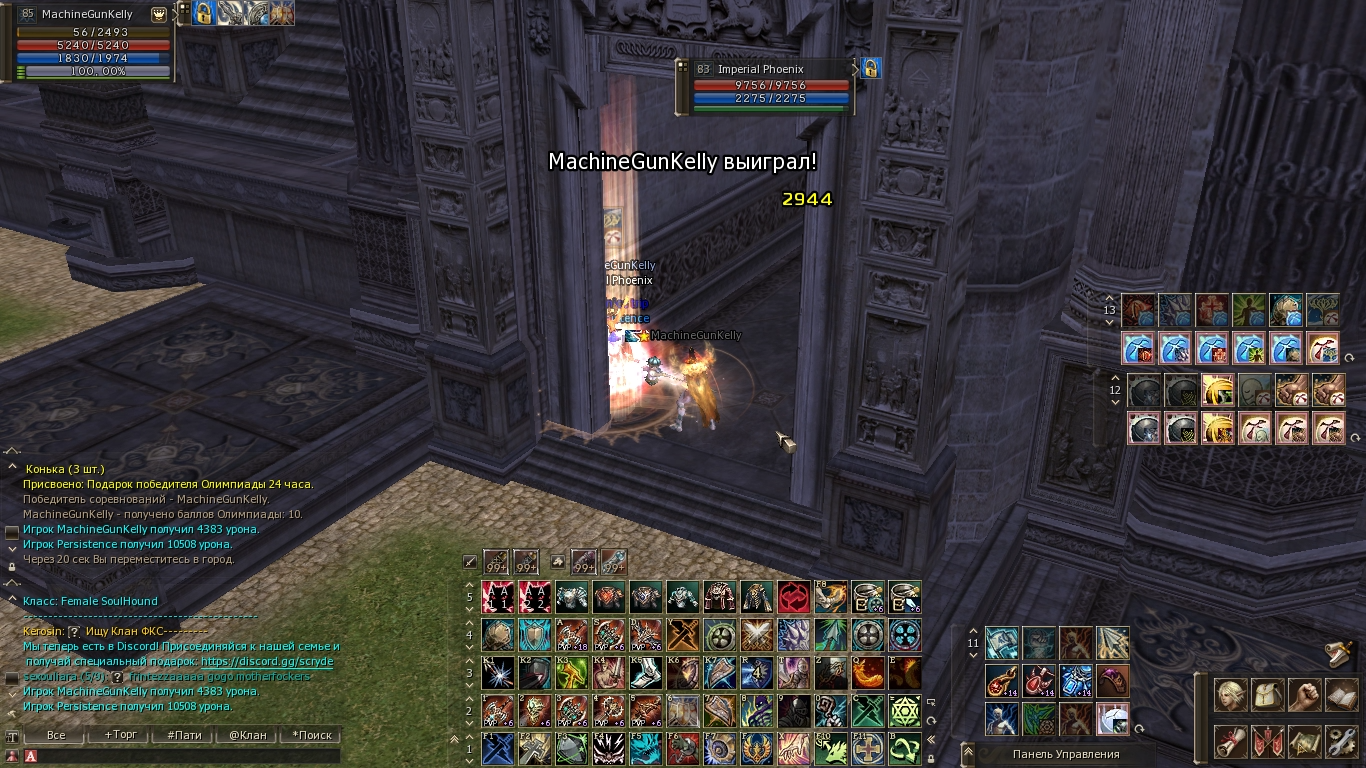
Task: Open the skills book icon
Action: tap(1342, 695)
